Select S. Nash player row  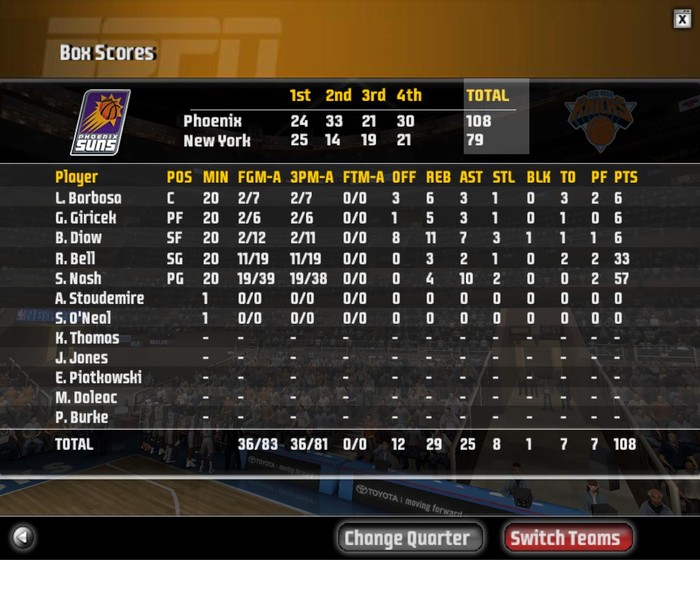point(78,278)
